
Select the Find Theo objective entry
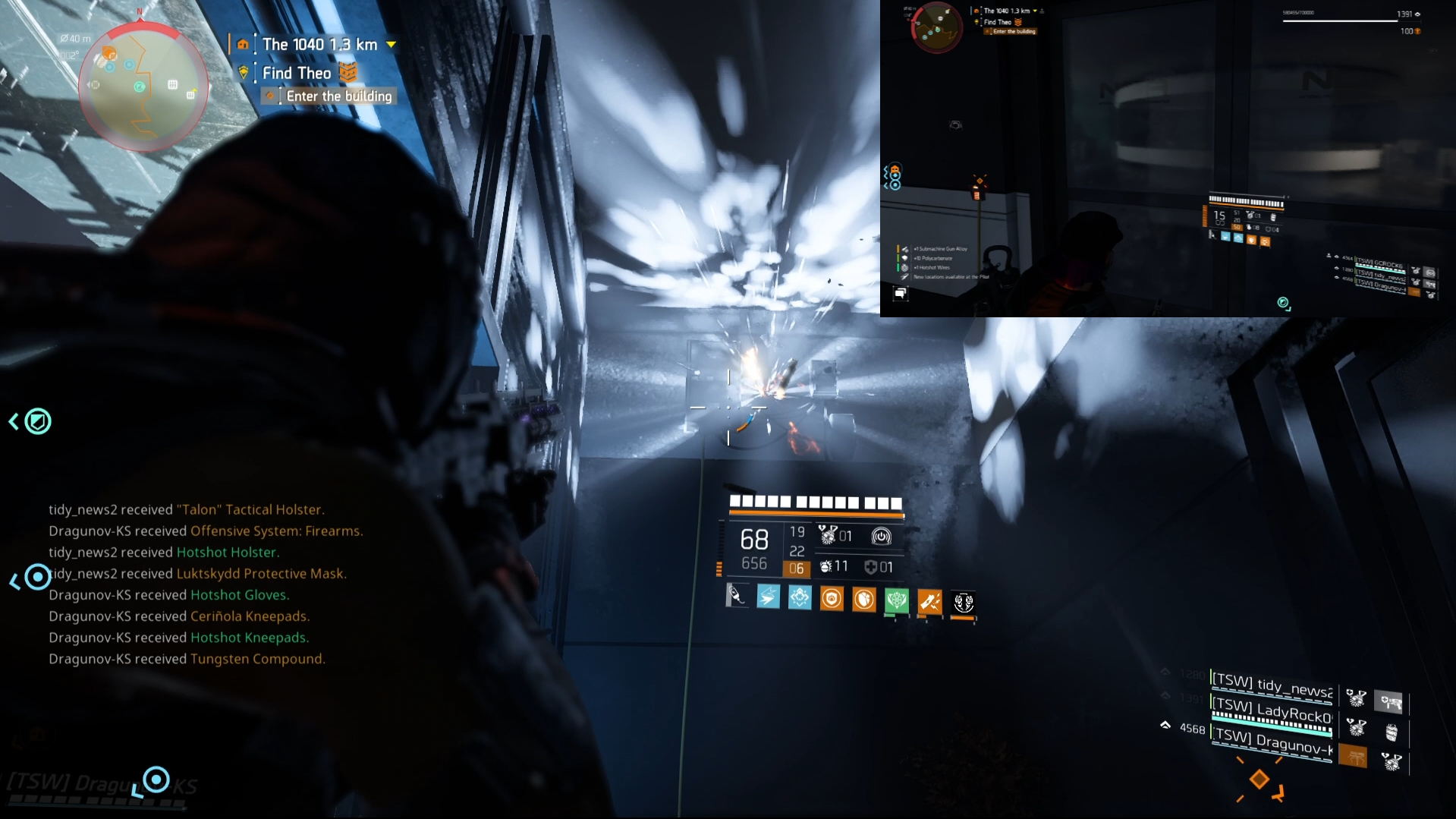(x=296, y=73)
